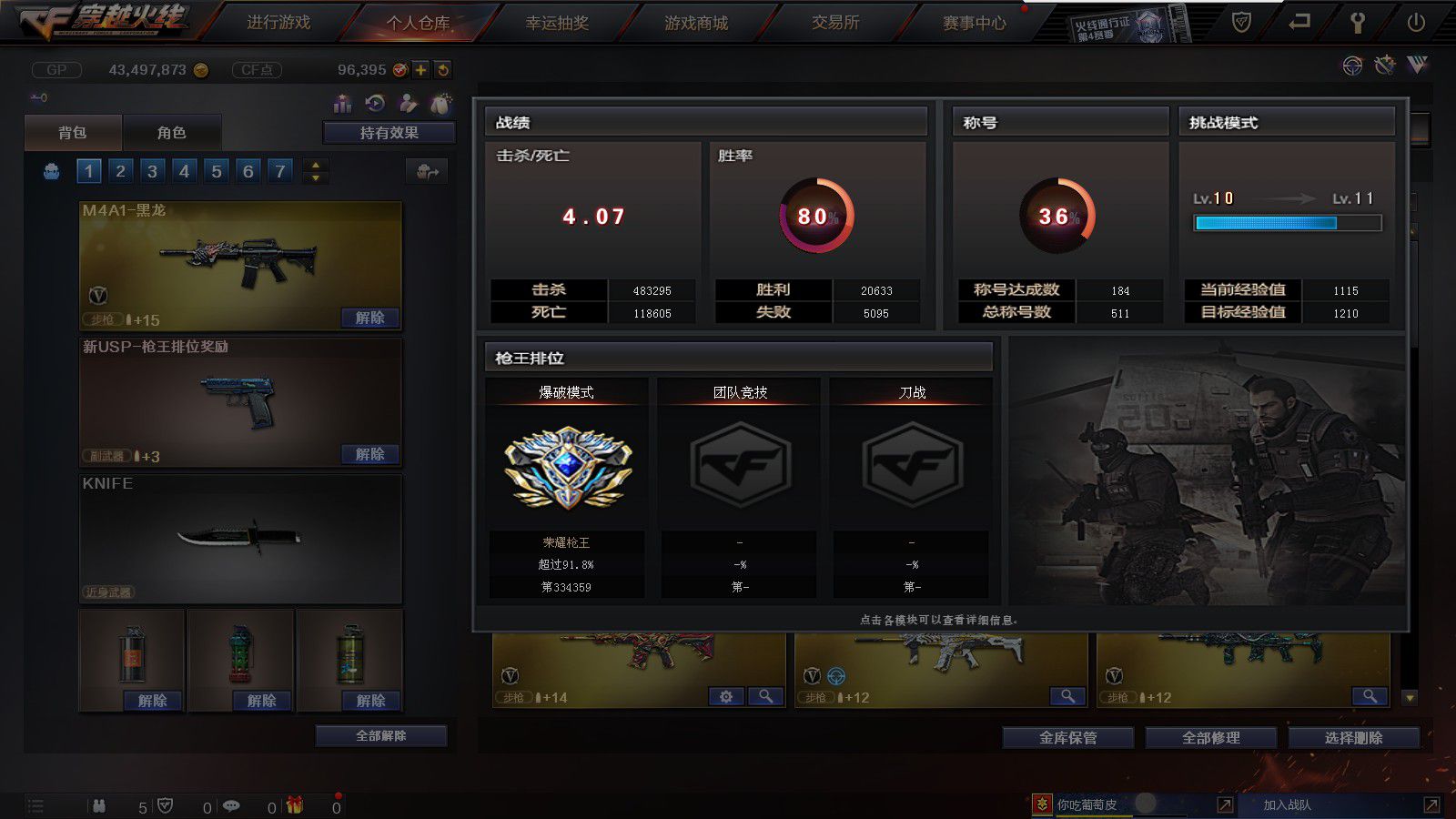Image resolution: width=1456 pixels, height=819 pixels.
Task: Switch to the 幸运抽奖 section
Action: [x=558, y=24]
